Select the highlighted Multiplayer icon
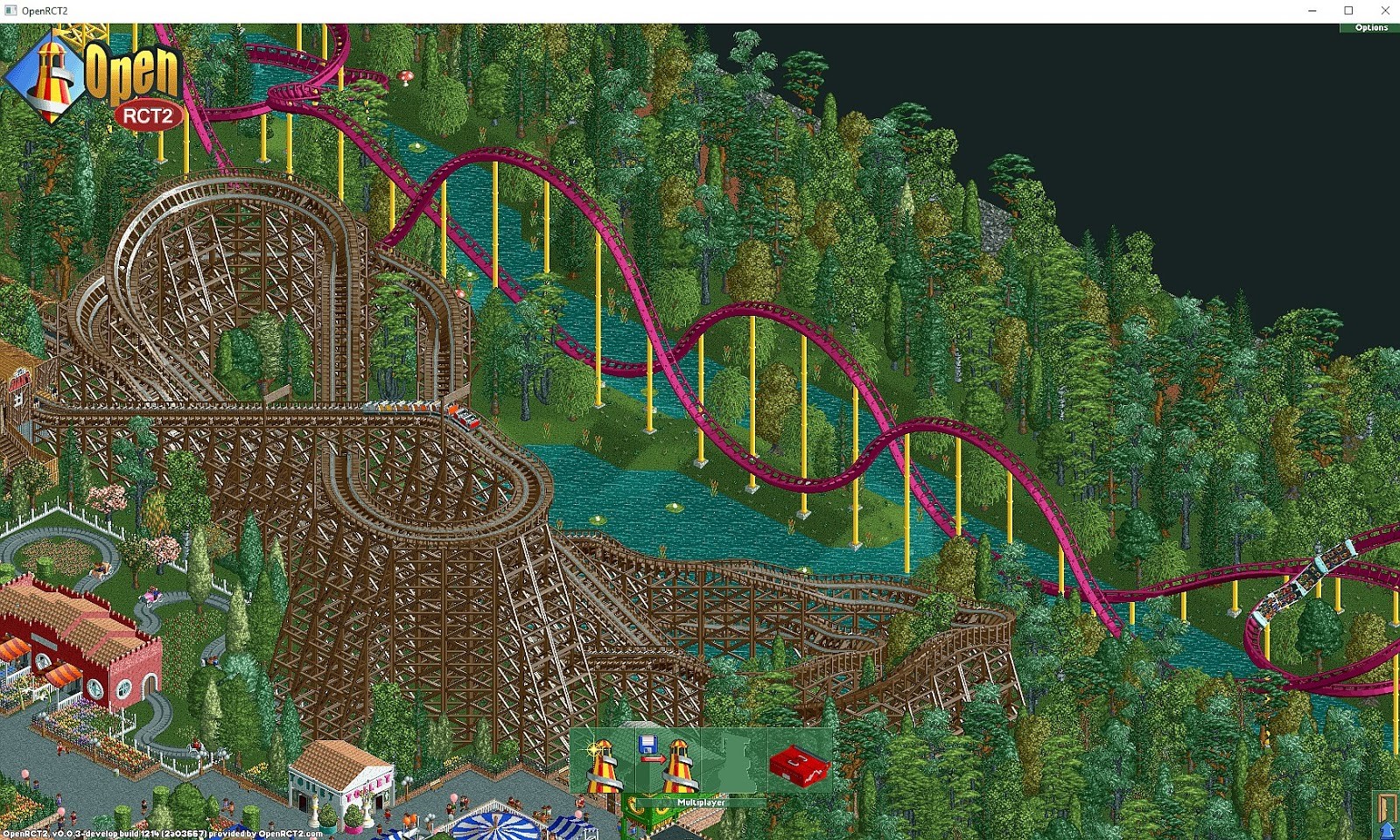The height and width of the screenshot is (840, 1400). click(x=735, y=759)
